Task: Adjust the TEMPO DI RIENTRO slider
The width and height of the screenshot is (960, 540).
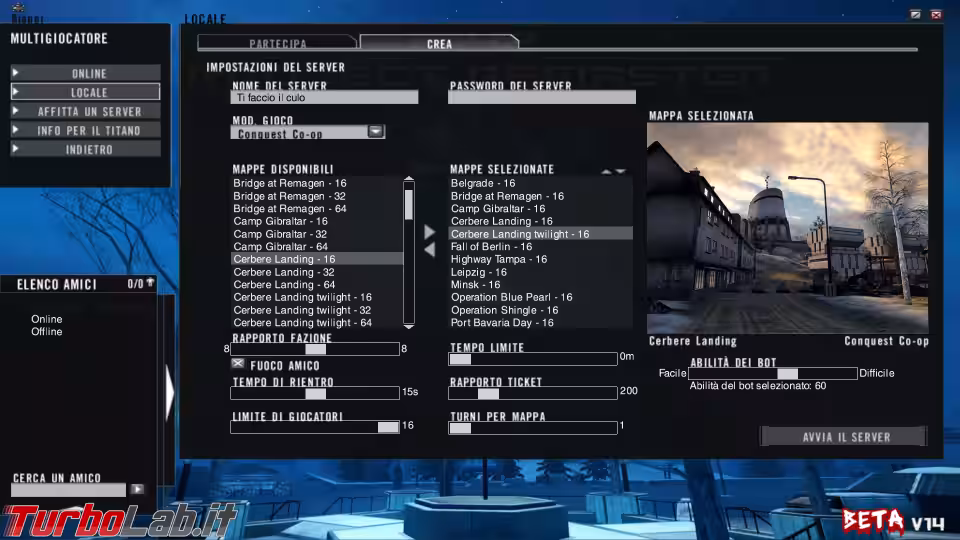Action: (x=315, y=393)
